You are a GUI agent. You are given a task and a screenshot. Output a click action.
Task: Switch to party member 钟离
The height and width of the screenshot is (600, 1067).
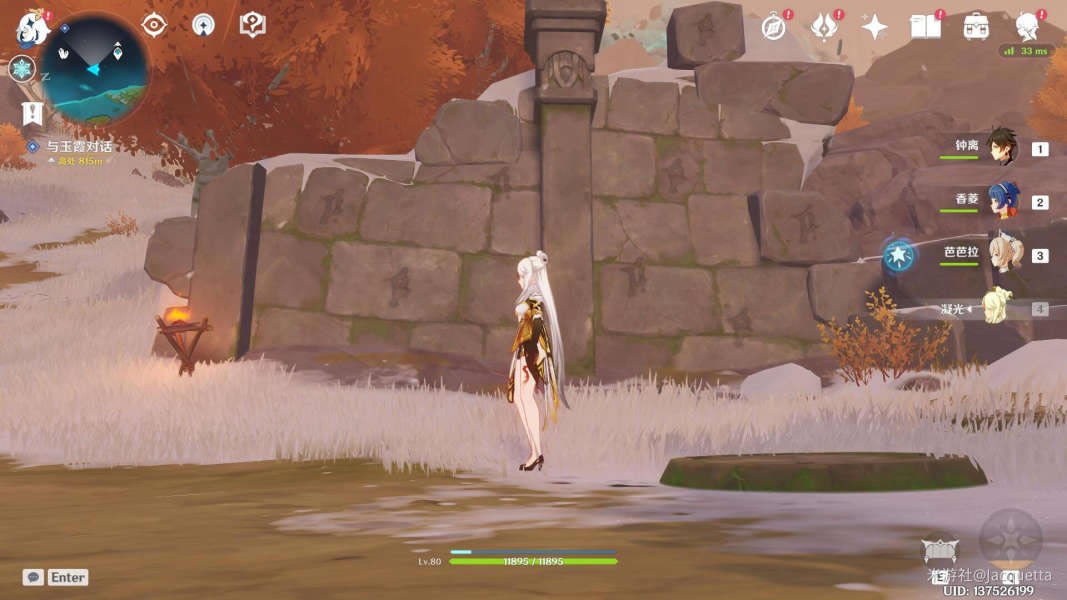[1001, 148]
